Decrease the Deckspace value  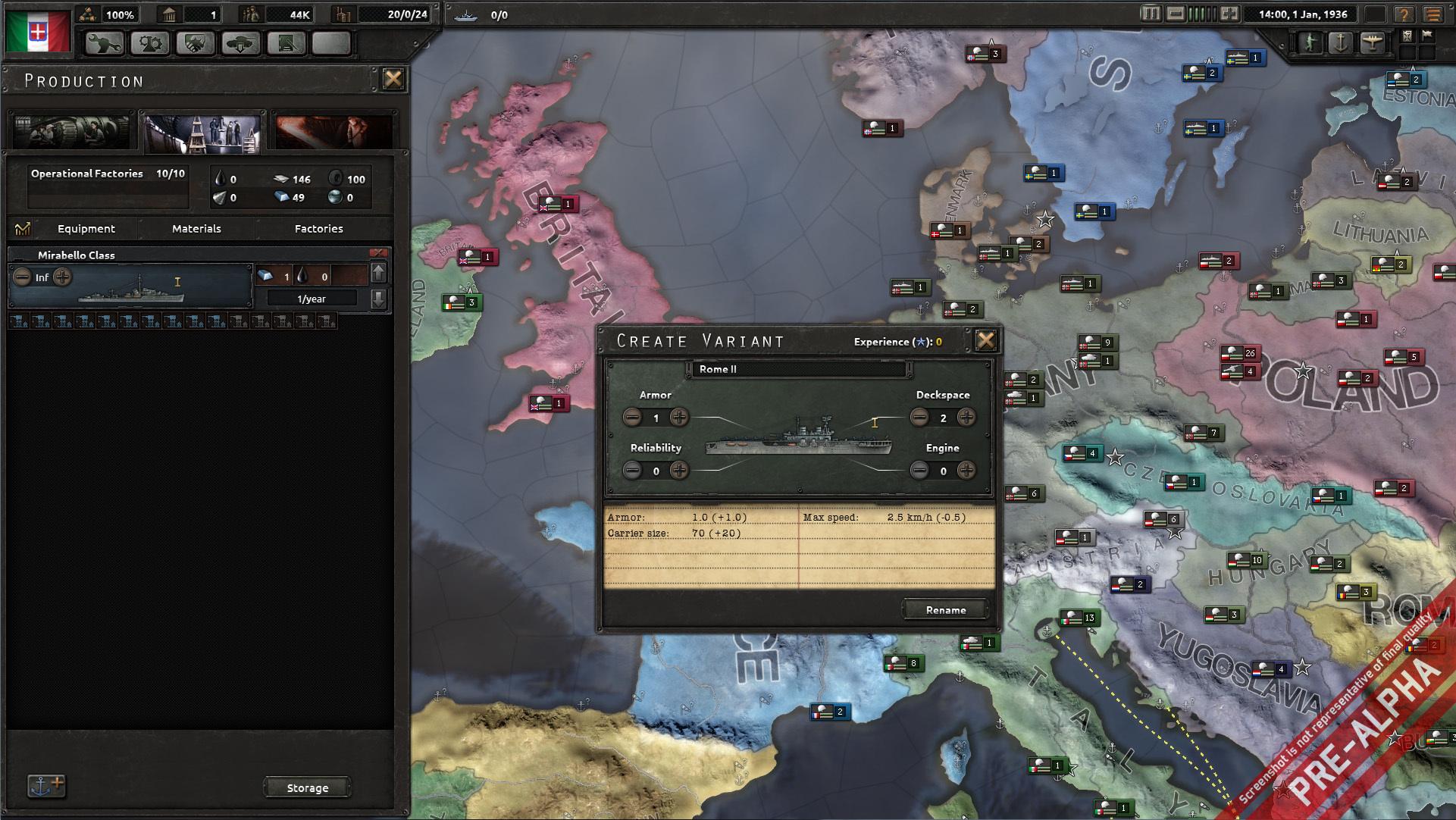point(919,417)
